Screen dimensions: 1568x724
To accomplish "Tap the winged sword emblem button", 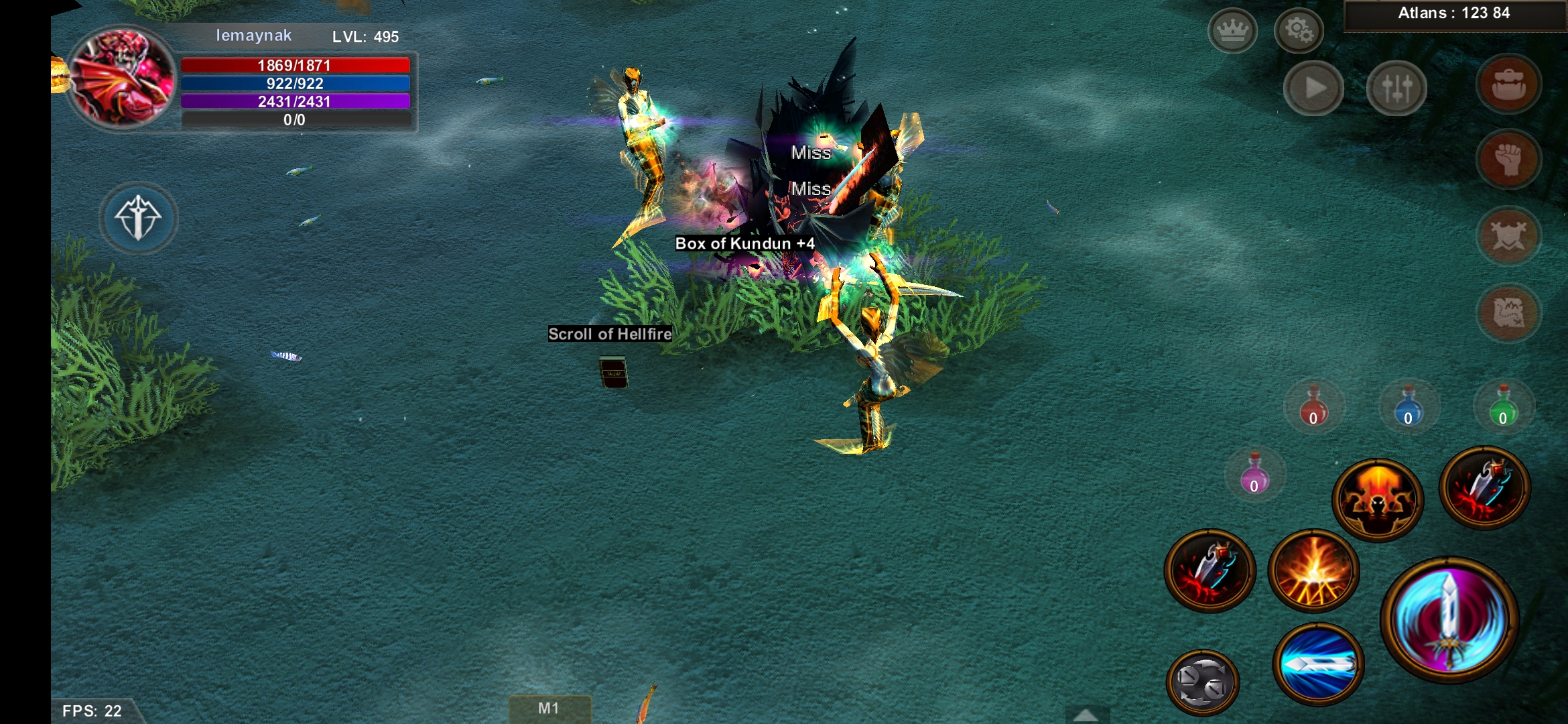I will (x=139, y=218).
